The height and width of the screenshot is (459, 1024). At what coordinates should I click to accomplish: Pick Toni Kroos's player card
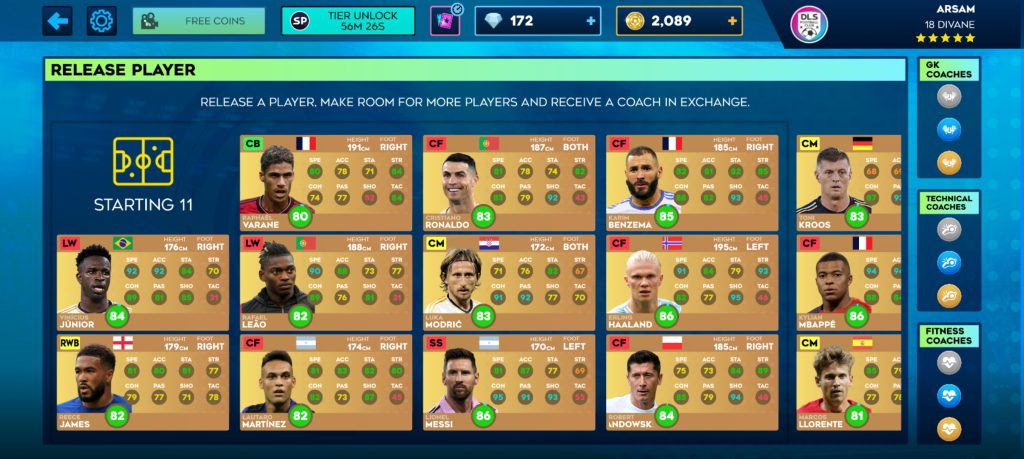click(848, 182)
